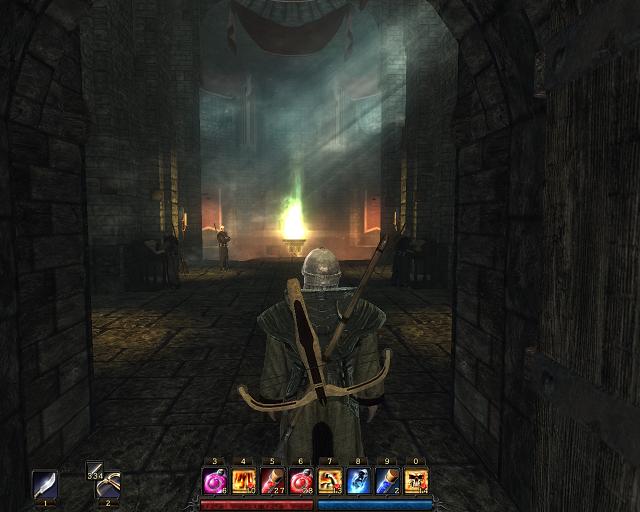The width and height of the screenshot is (640, 512).
Task: Use the red vial in slot 5
Action: click(x=273, y=481)
